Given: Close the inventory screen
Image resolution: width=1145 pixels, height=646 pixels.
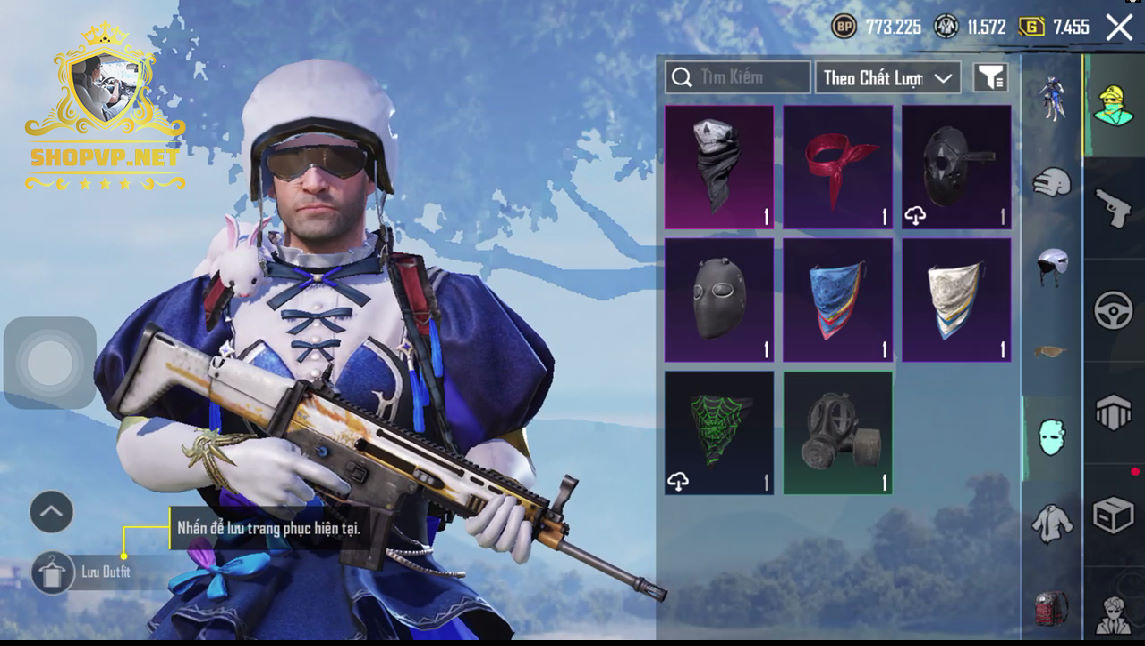Looking at the screenshot, I should point(1119,27).
